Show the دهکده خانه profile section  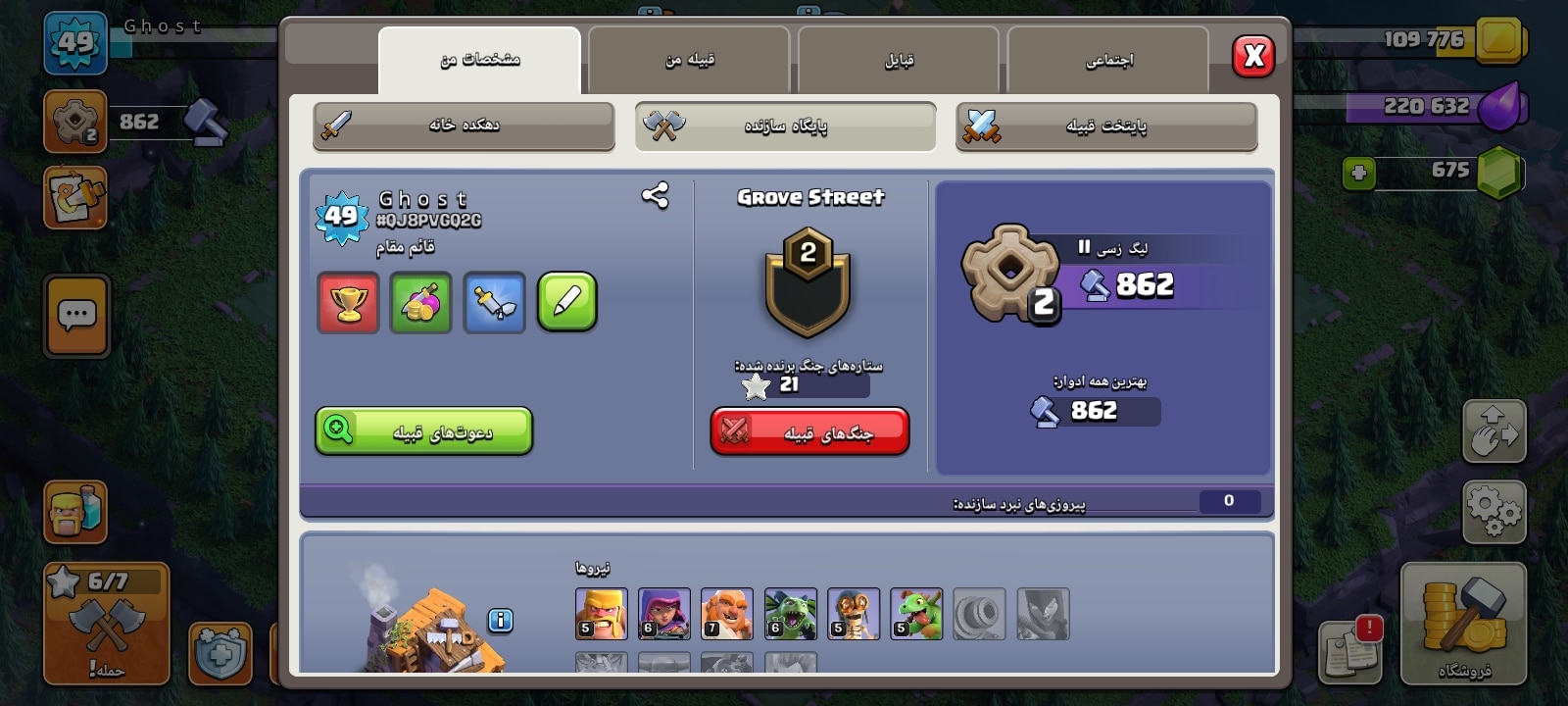(x=464, y=126)
